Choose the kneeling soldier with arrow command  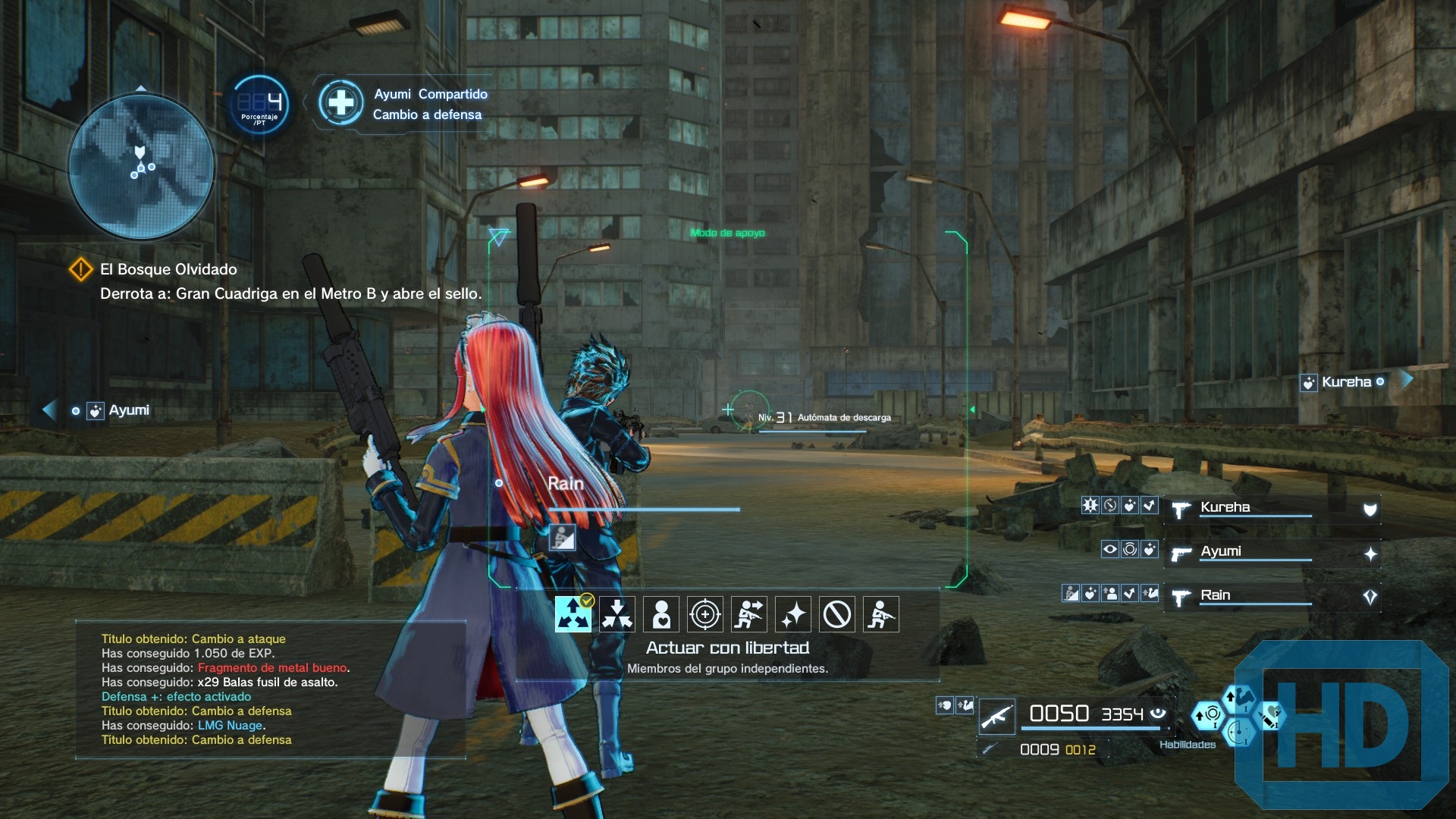[748, 614]
